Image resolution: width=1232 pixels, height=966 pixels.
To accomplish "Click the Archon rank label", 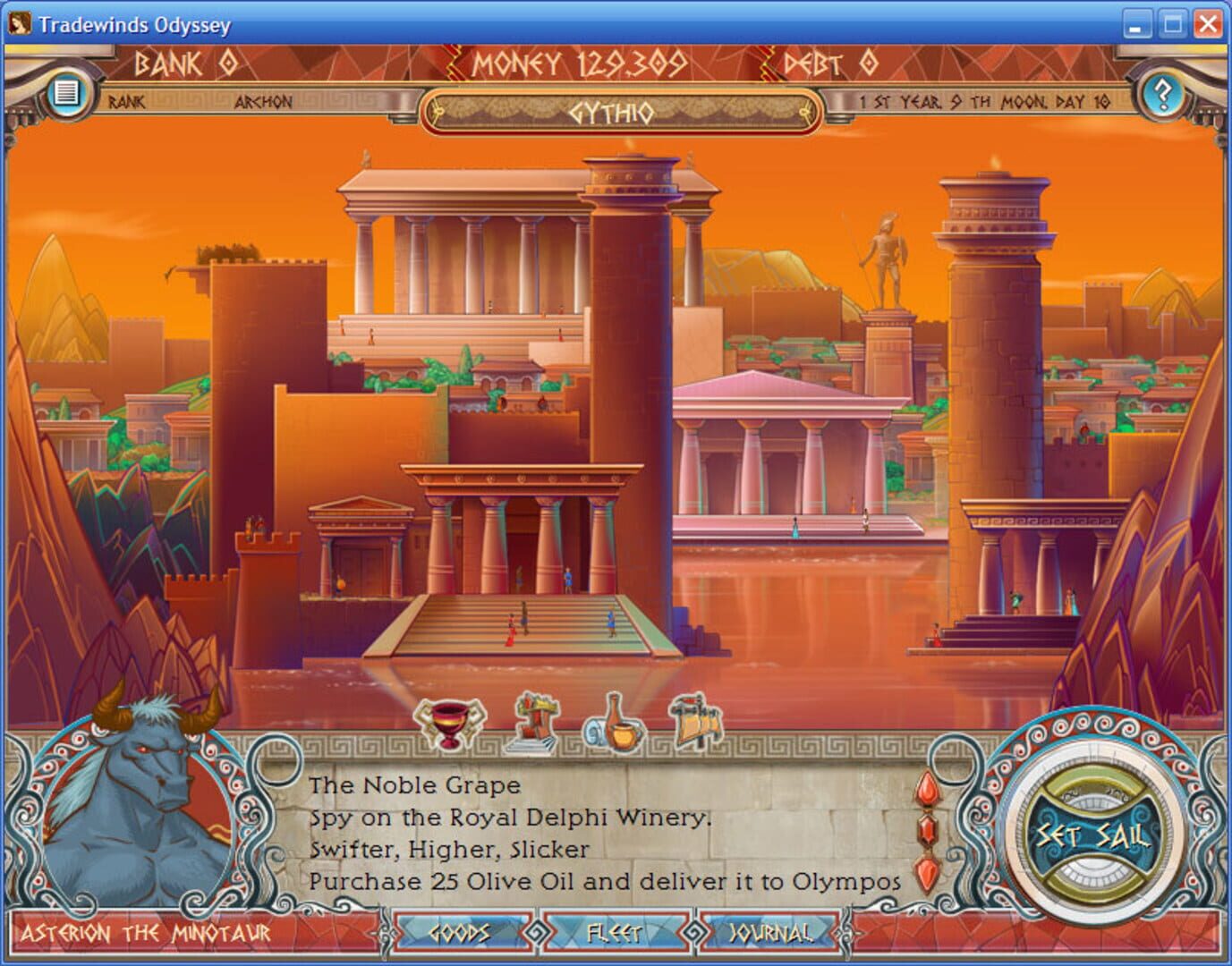I will [x=264, y=102].
